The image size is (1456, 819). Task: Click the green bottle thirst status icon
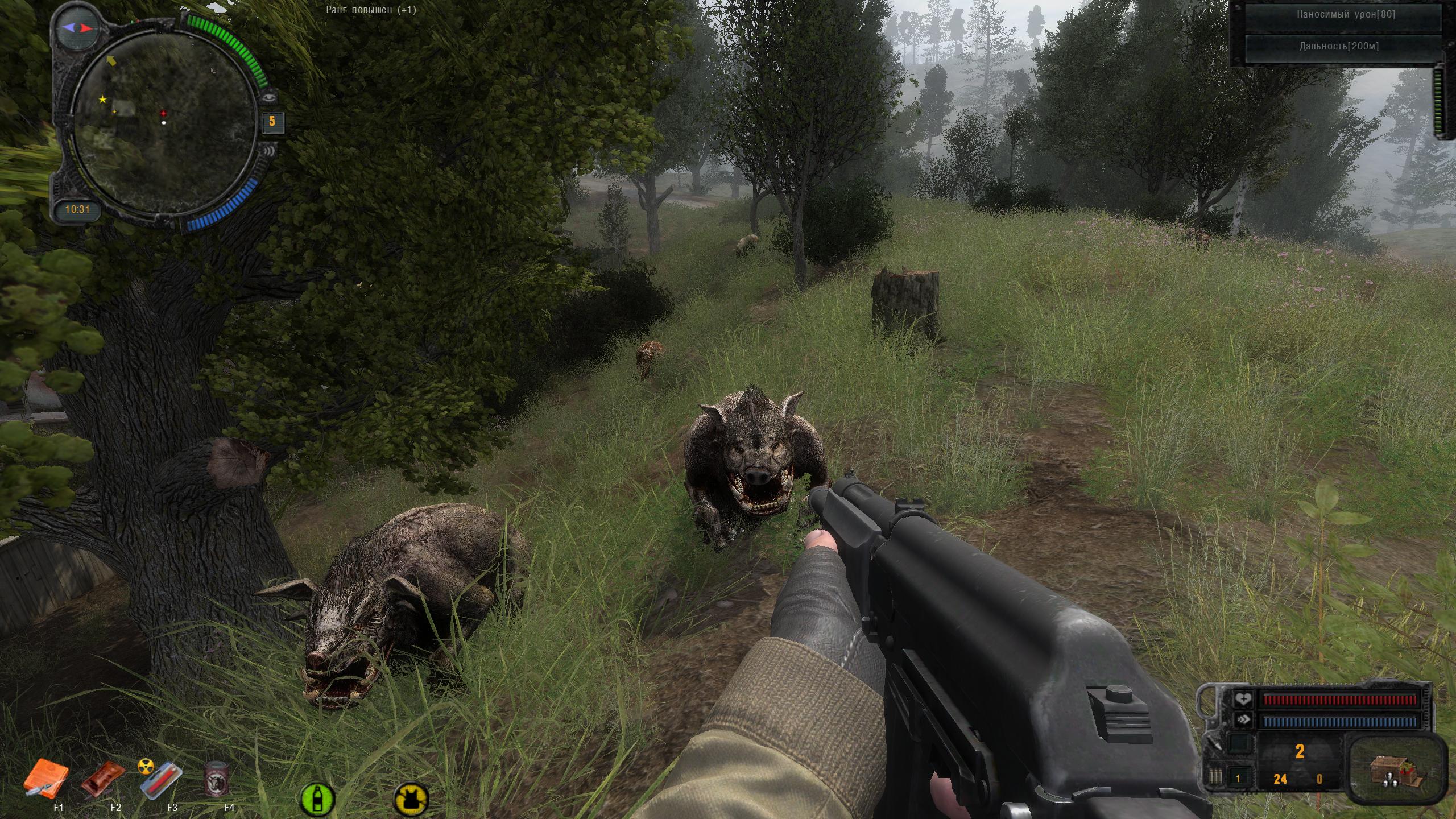pyautogui.click(x=315, y=798)
